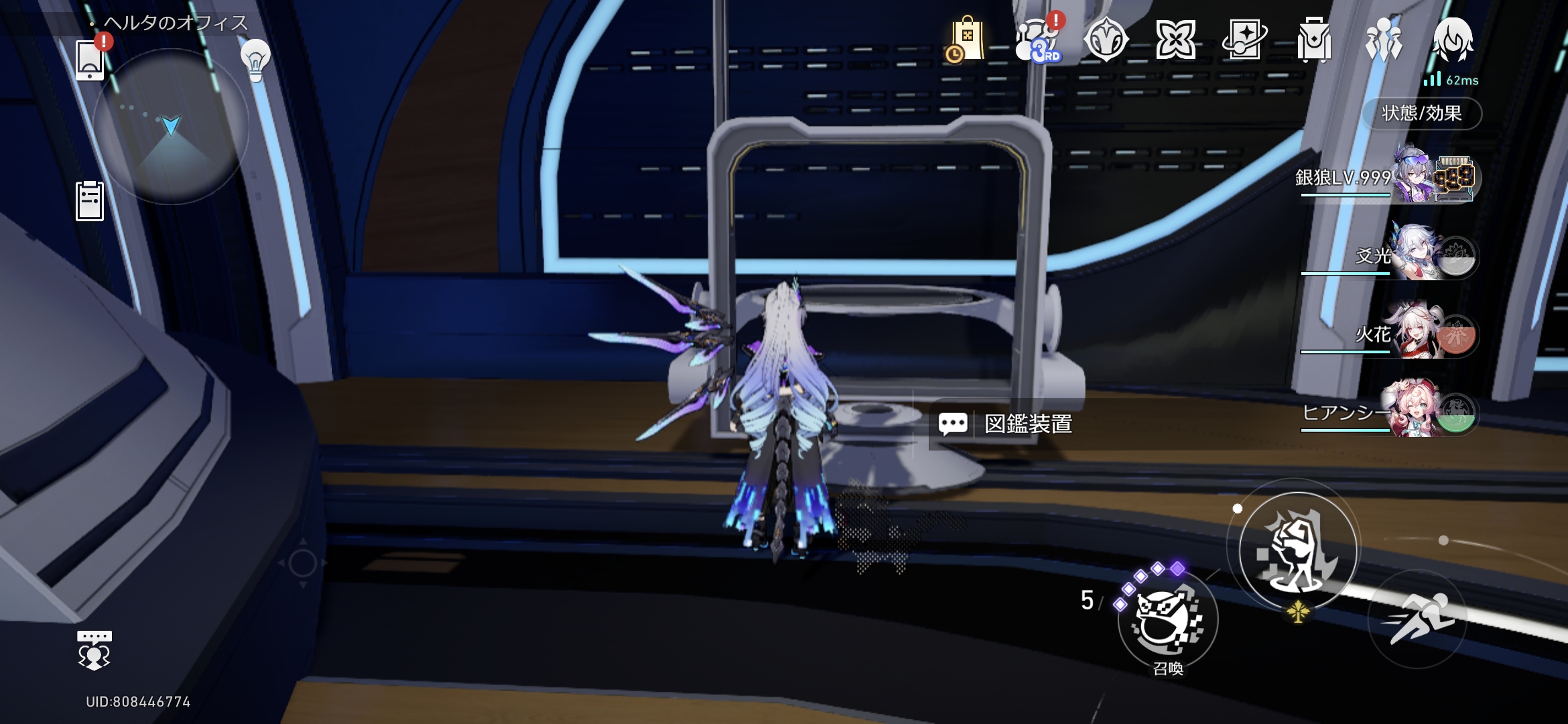Open the team lineup icon

coord(1383,40)
